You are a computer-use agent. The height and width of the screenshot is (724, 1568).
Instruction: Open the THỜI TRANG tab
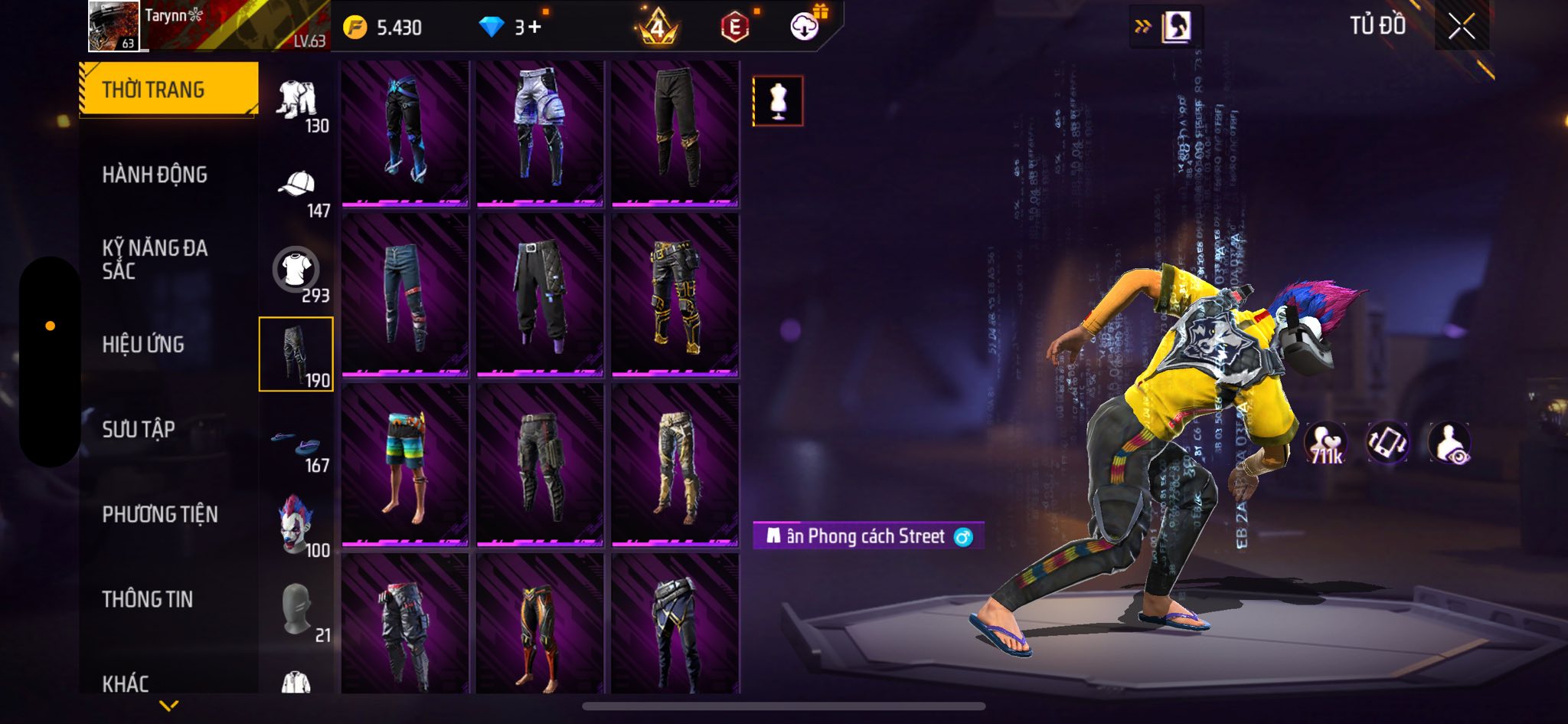click(x=168, y=90)
